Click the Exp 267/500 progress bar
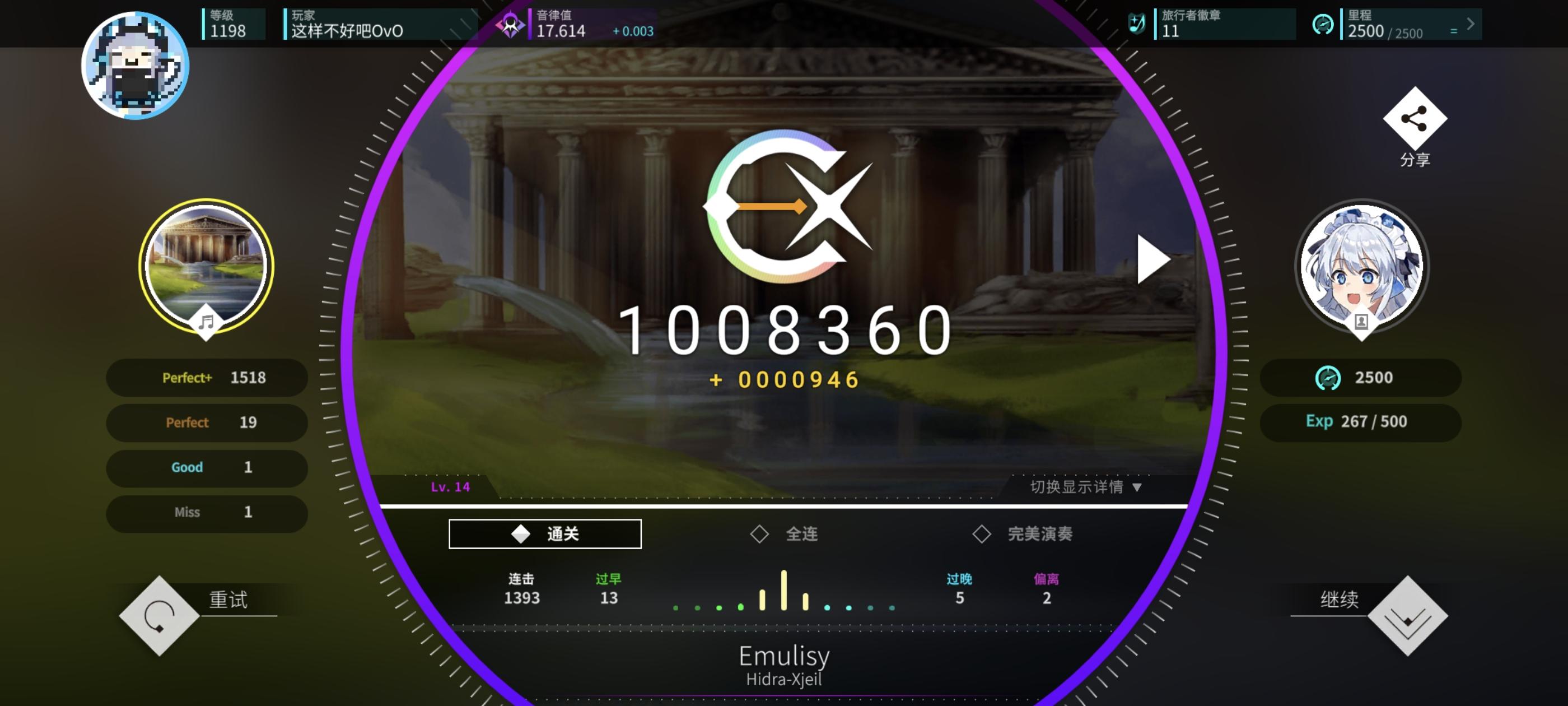The width and height of the screenshot is (1568, 706). (1360, 421)
